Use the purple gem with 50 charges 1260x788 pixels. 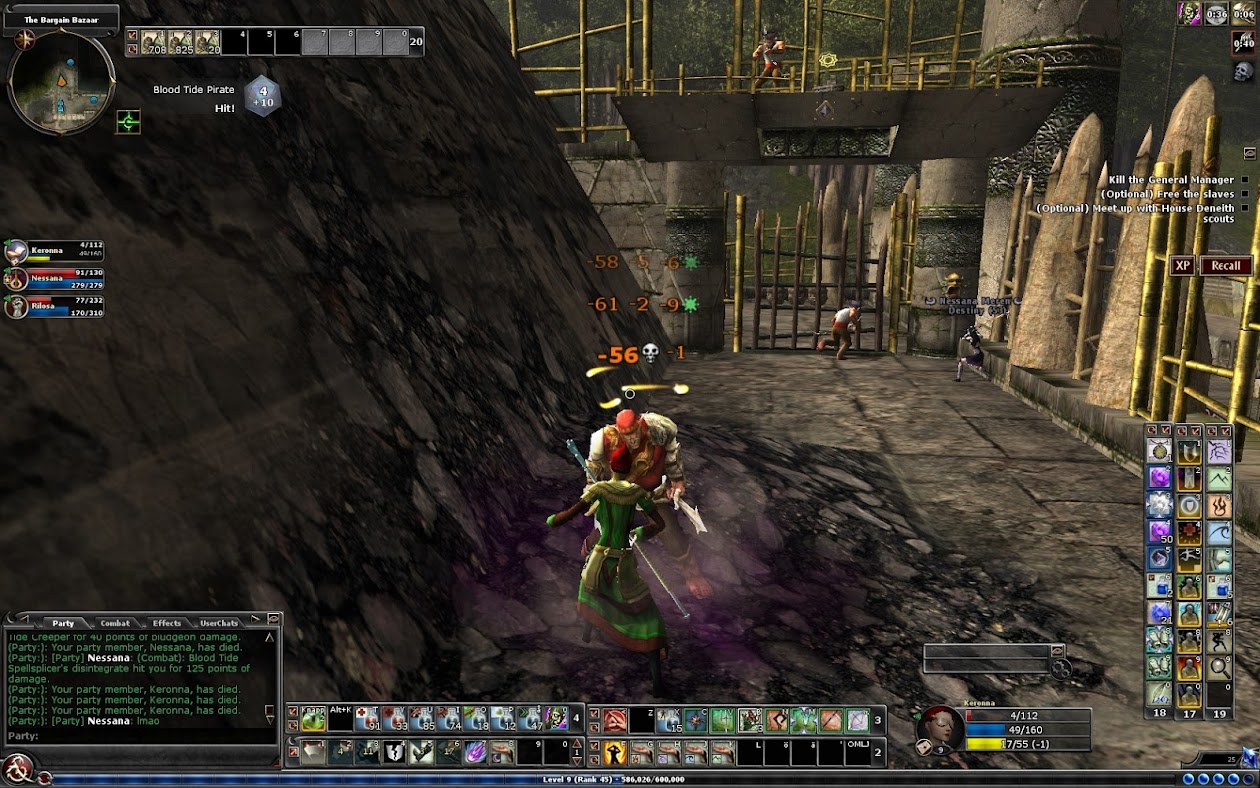(1159, 531)
